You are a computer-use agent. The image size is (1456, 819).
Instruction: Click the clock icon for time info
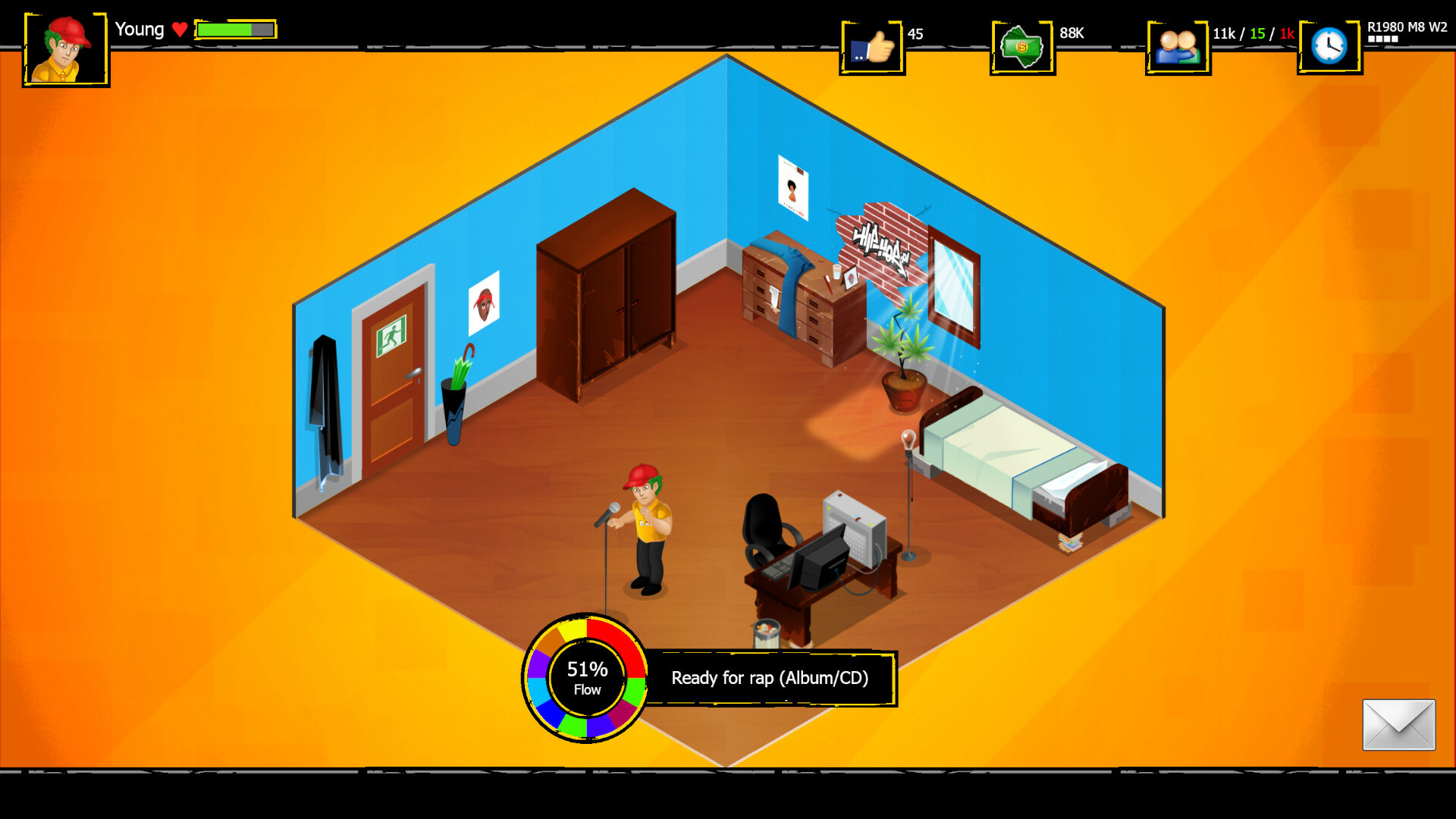point(1329,43)
